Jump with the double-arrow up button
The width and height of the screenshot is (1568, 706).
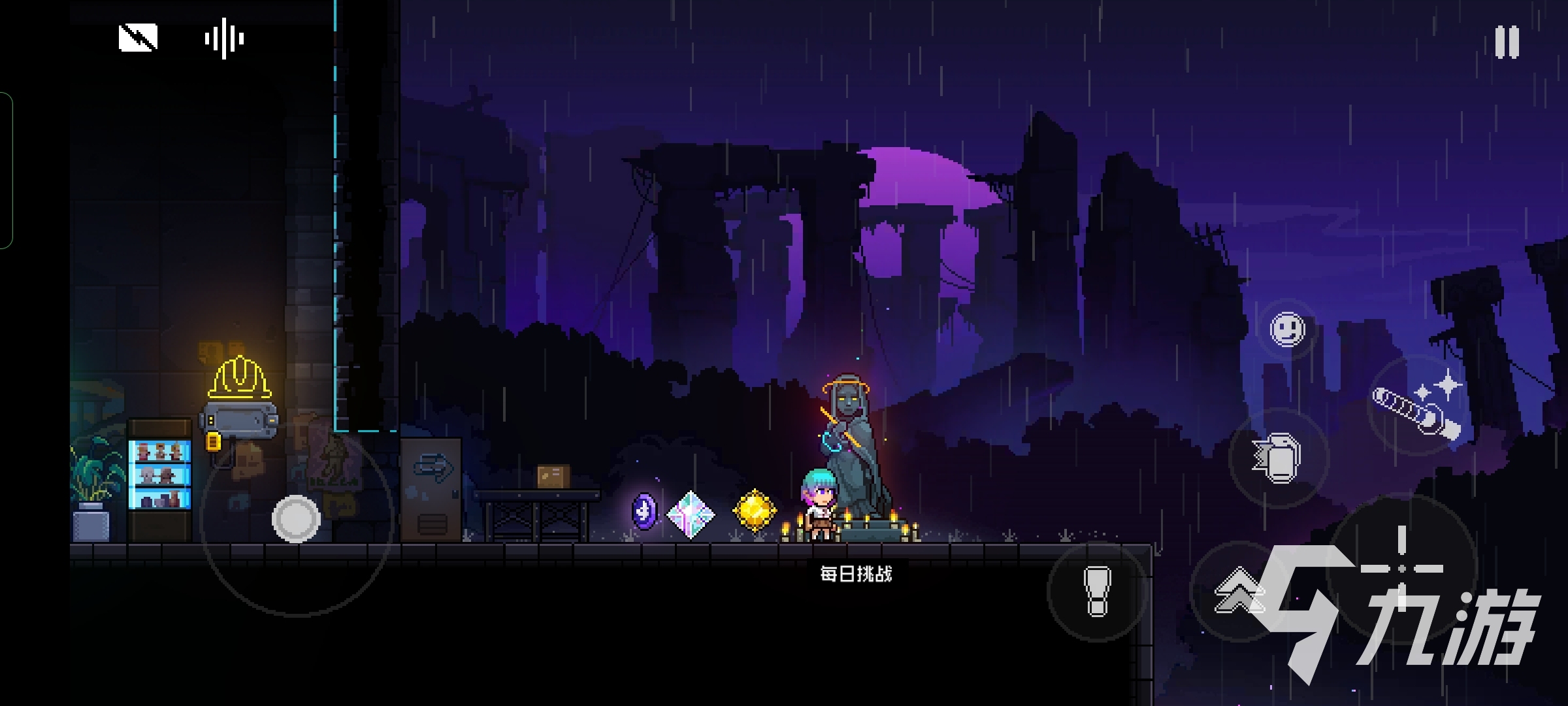1237,591
